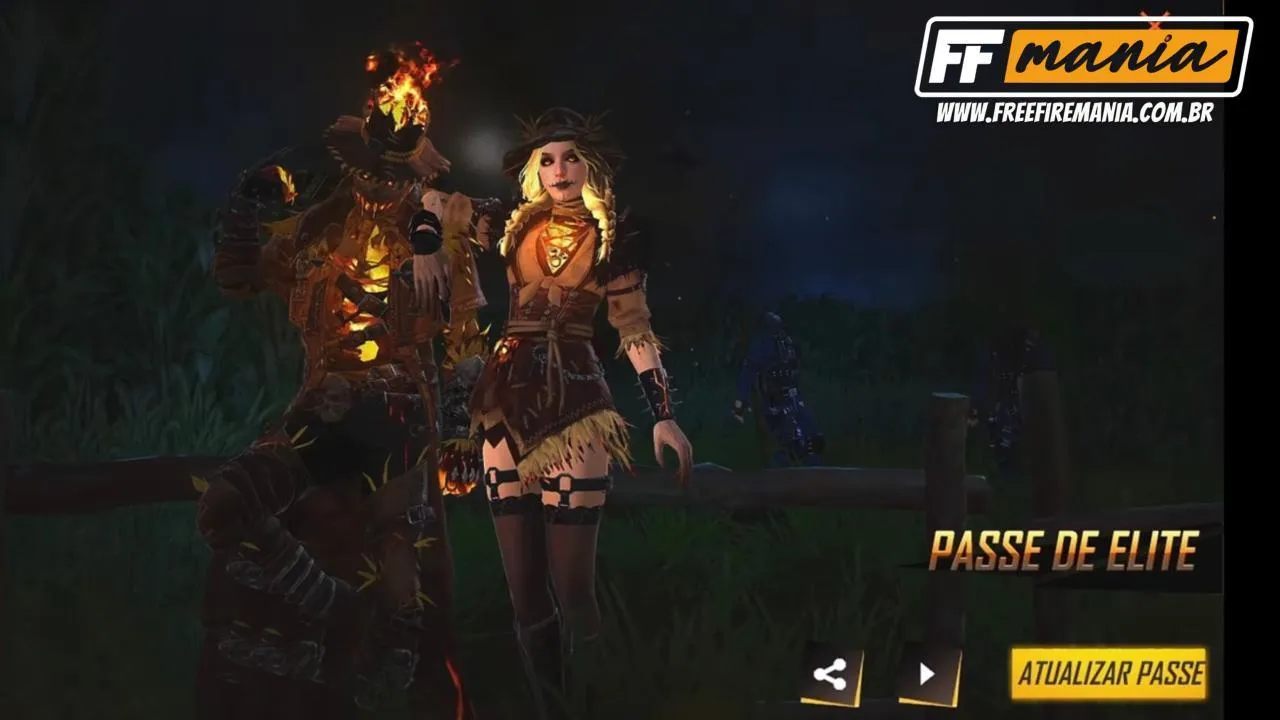Follow the WWW.FREEFIREMANIA.COM.BR link

[x=1077, y=108]
